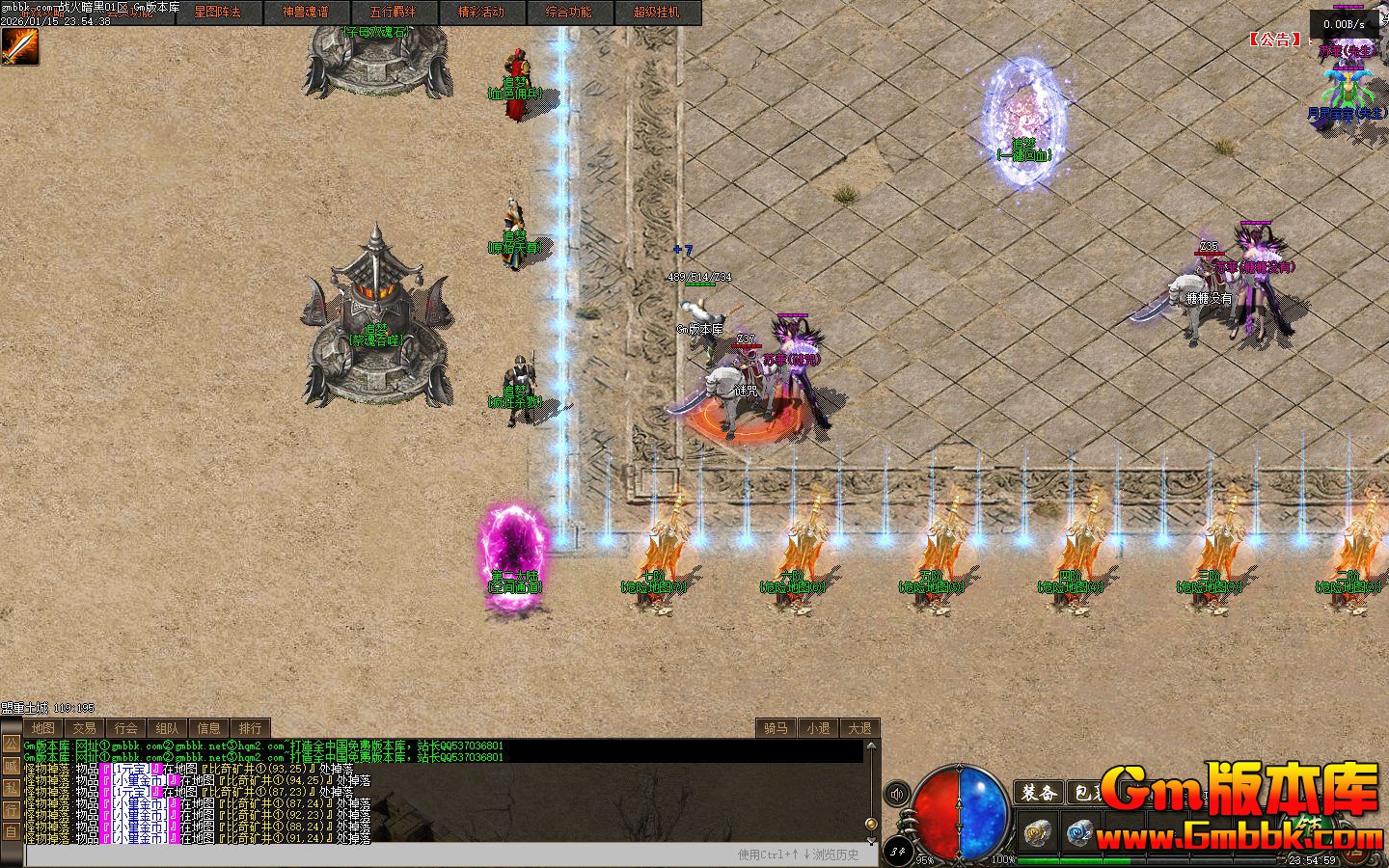Open the 交易 trade panel
The image size is (1389, 868).
pos(84,728)
